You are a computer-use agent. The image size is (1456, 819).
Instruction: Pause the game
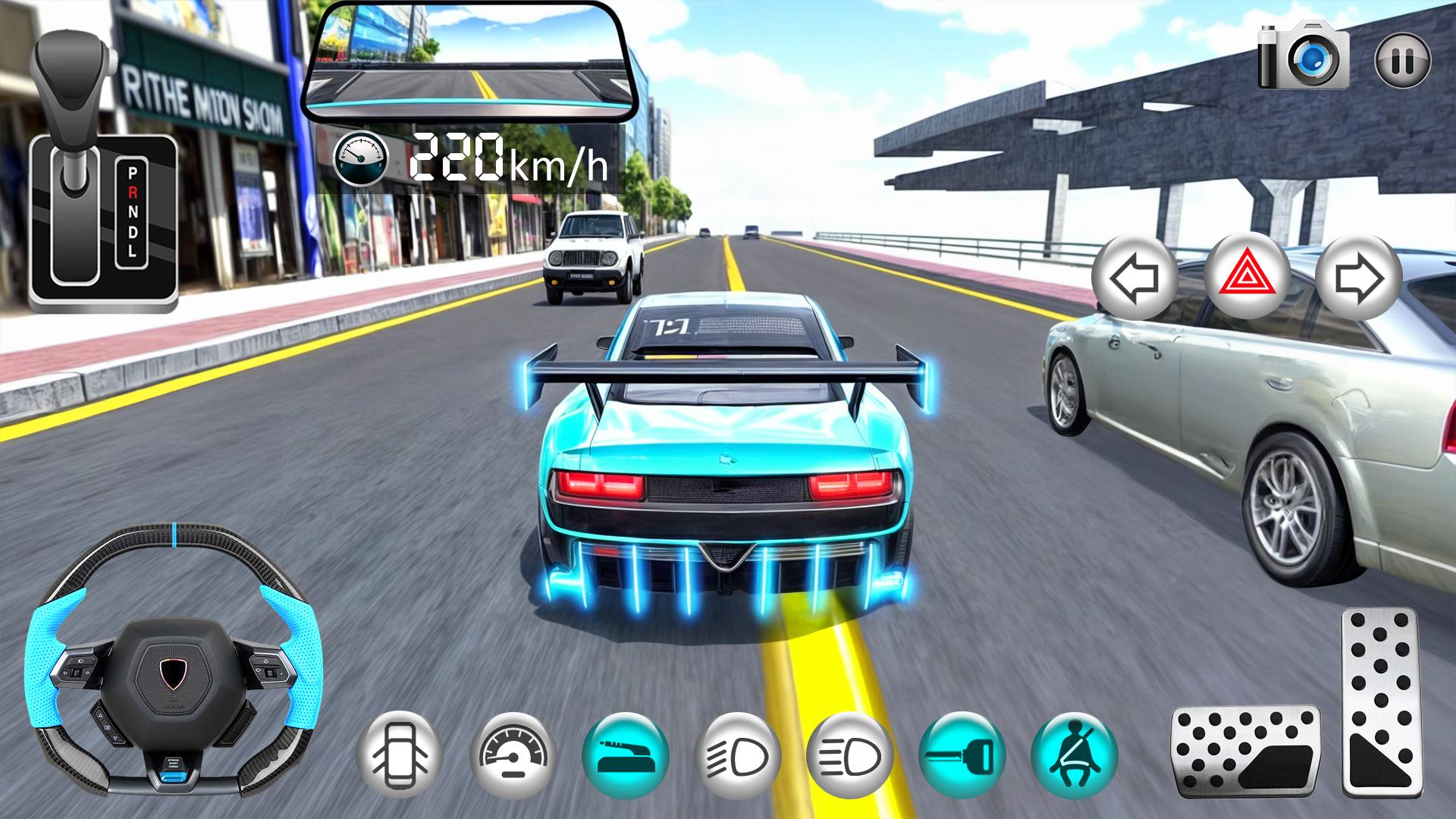tap(1402, 60)
